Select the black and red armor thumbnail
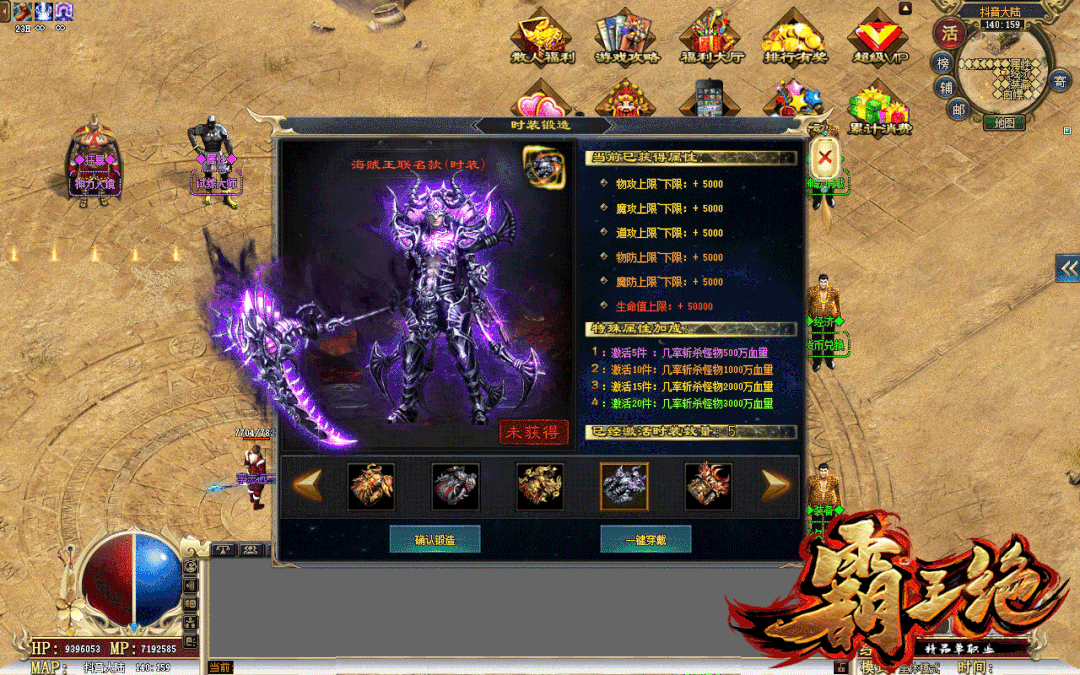 pyautogui.click(x=455, y=486)
